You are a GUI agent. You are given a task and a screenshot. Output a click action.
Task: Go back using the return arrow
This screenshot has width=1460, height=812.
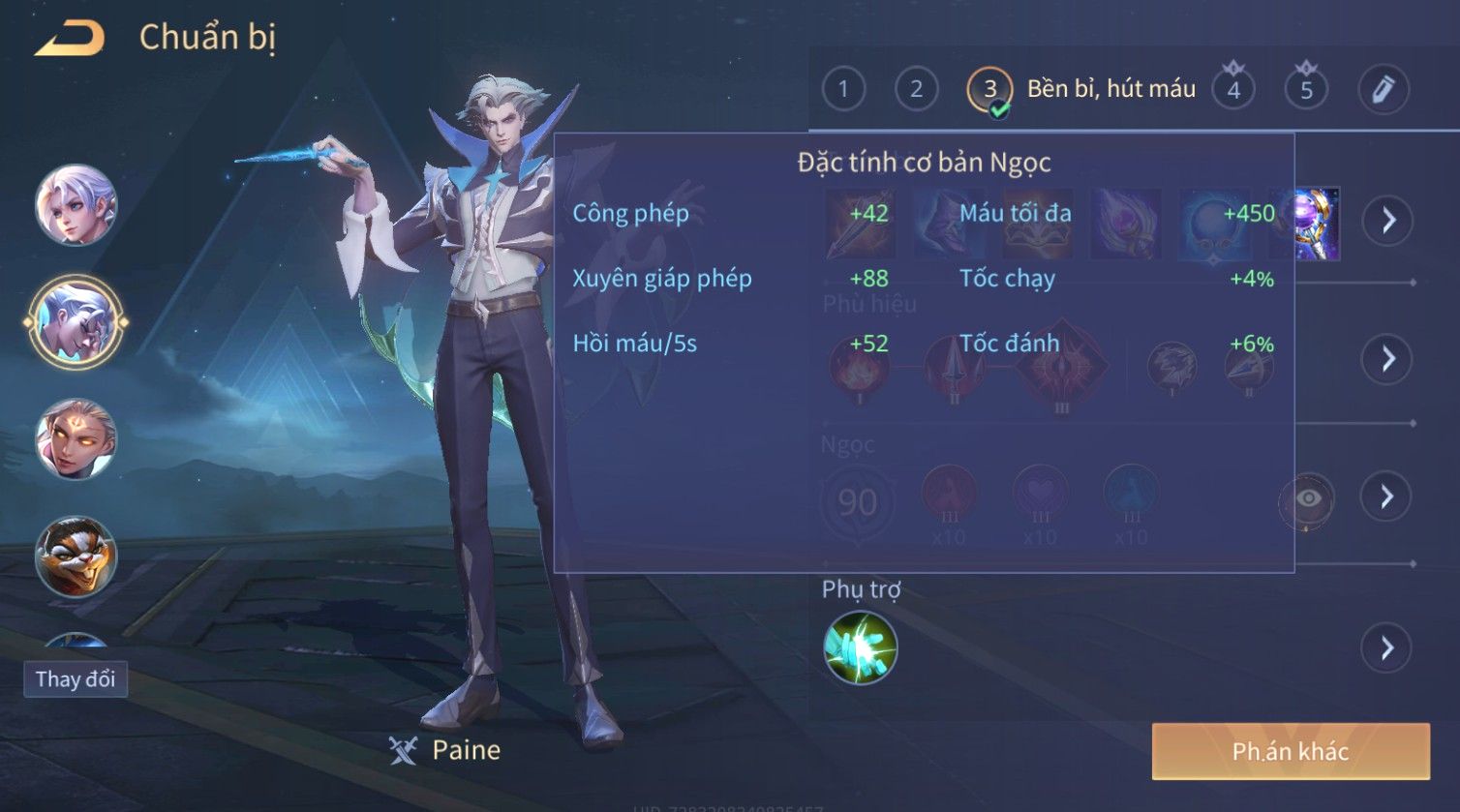70,39
